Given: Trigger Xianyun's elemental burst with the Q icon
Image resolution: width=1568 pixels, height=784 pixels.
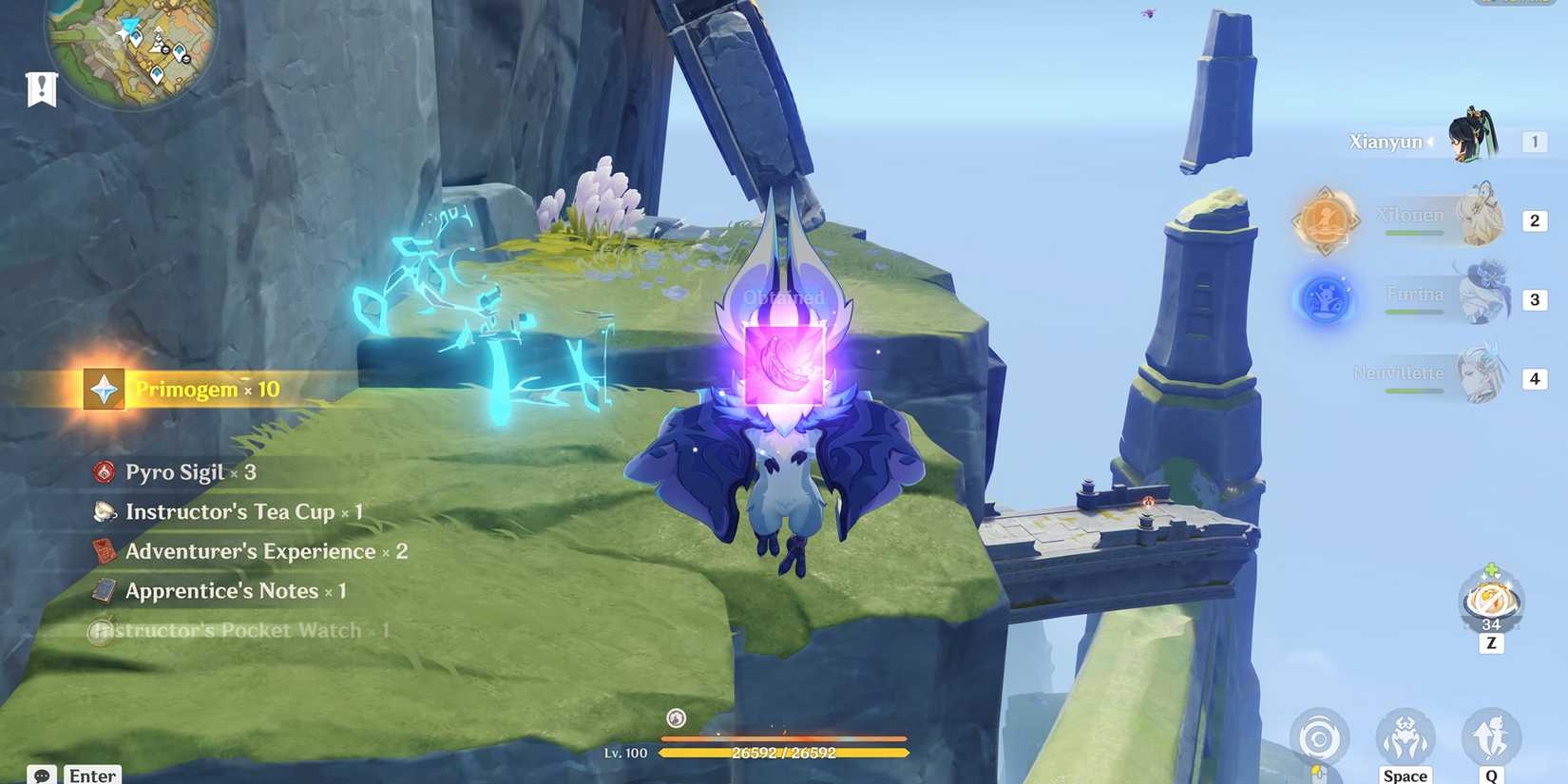Looking at the screenshot, I should pyautogui.click(x=1495, y=736).
